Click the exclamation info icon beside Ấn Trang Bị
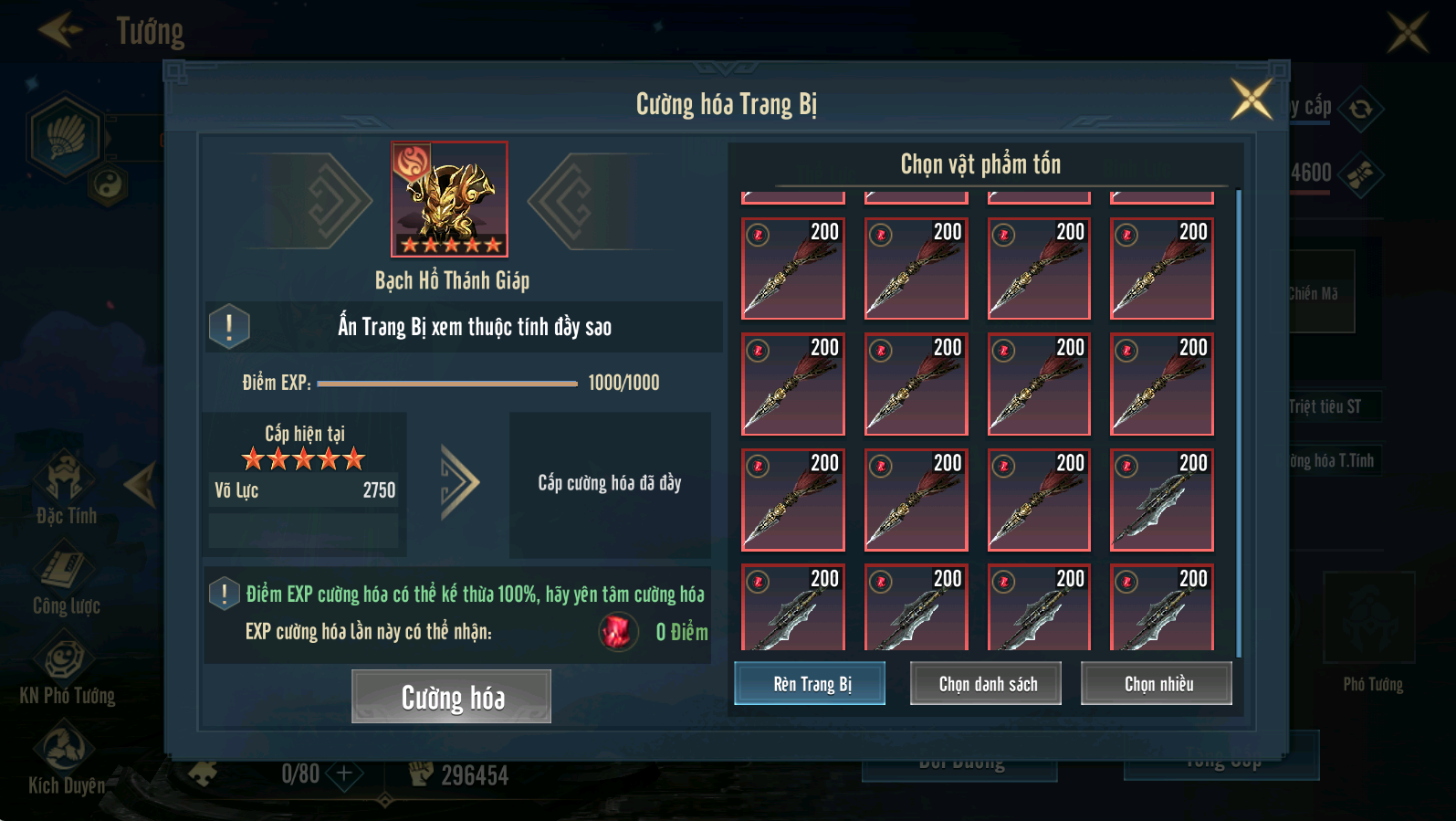The image size is (1456, 821). tap(229, 326)
